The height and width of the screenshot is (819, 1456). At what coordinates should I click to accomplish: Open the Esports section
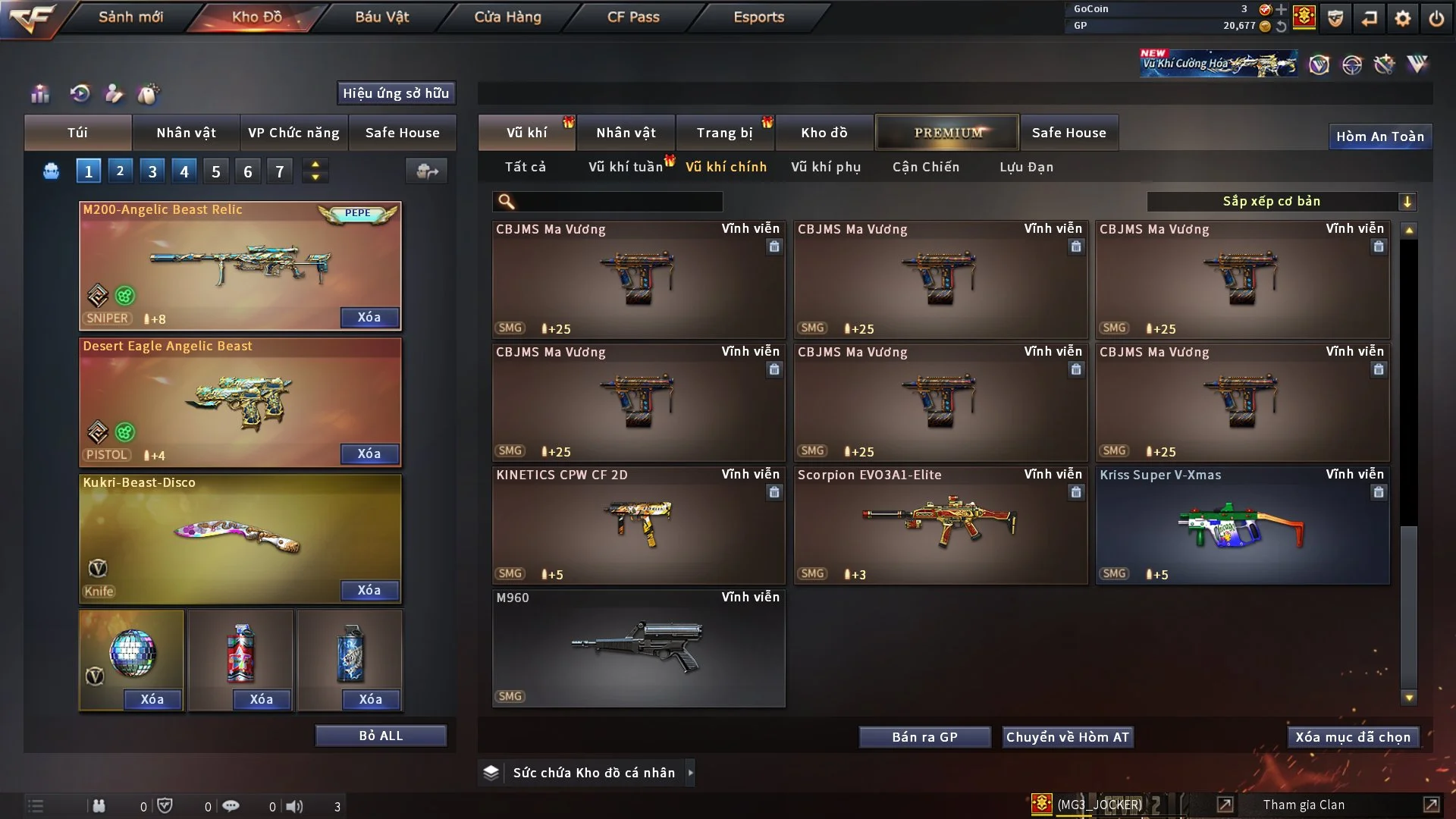point(758,17)
